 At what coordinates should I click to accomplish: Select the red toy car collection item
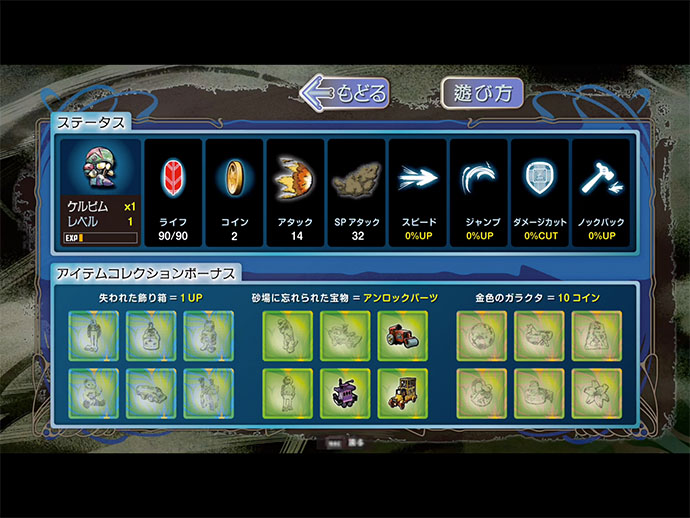click(x=403, y=335)
